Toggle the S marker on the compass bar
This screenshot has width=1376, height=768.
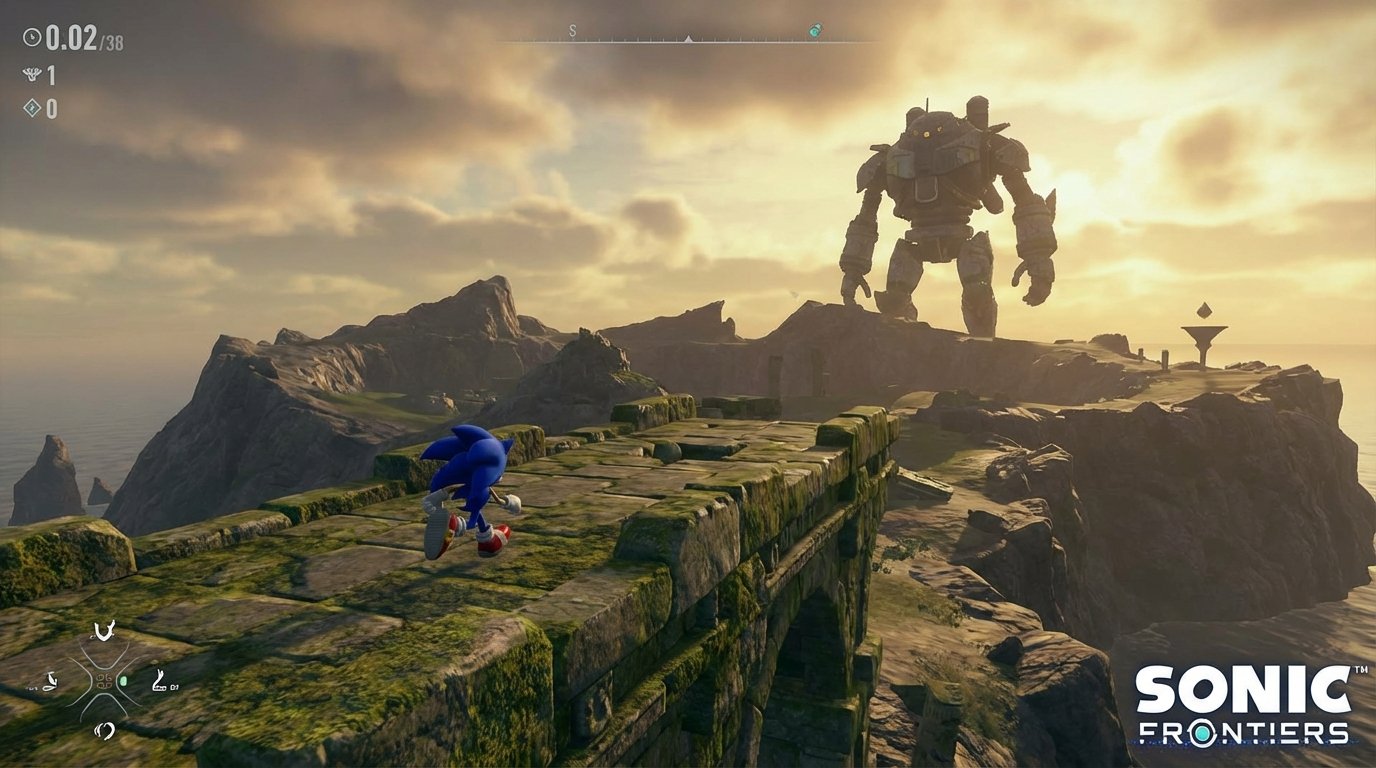(571, 29)
